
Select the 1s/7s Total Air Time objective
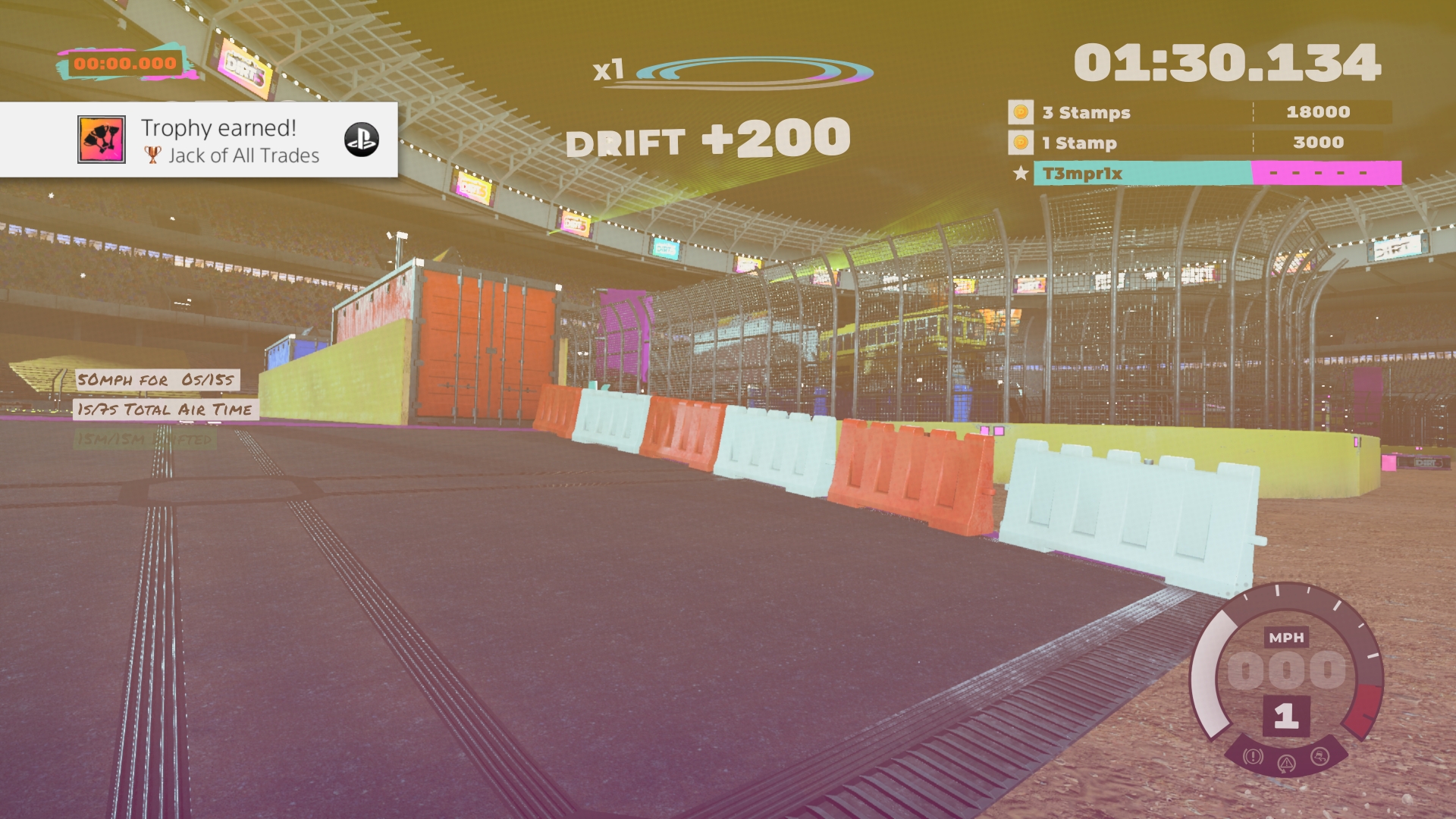point(164,410)
